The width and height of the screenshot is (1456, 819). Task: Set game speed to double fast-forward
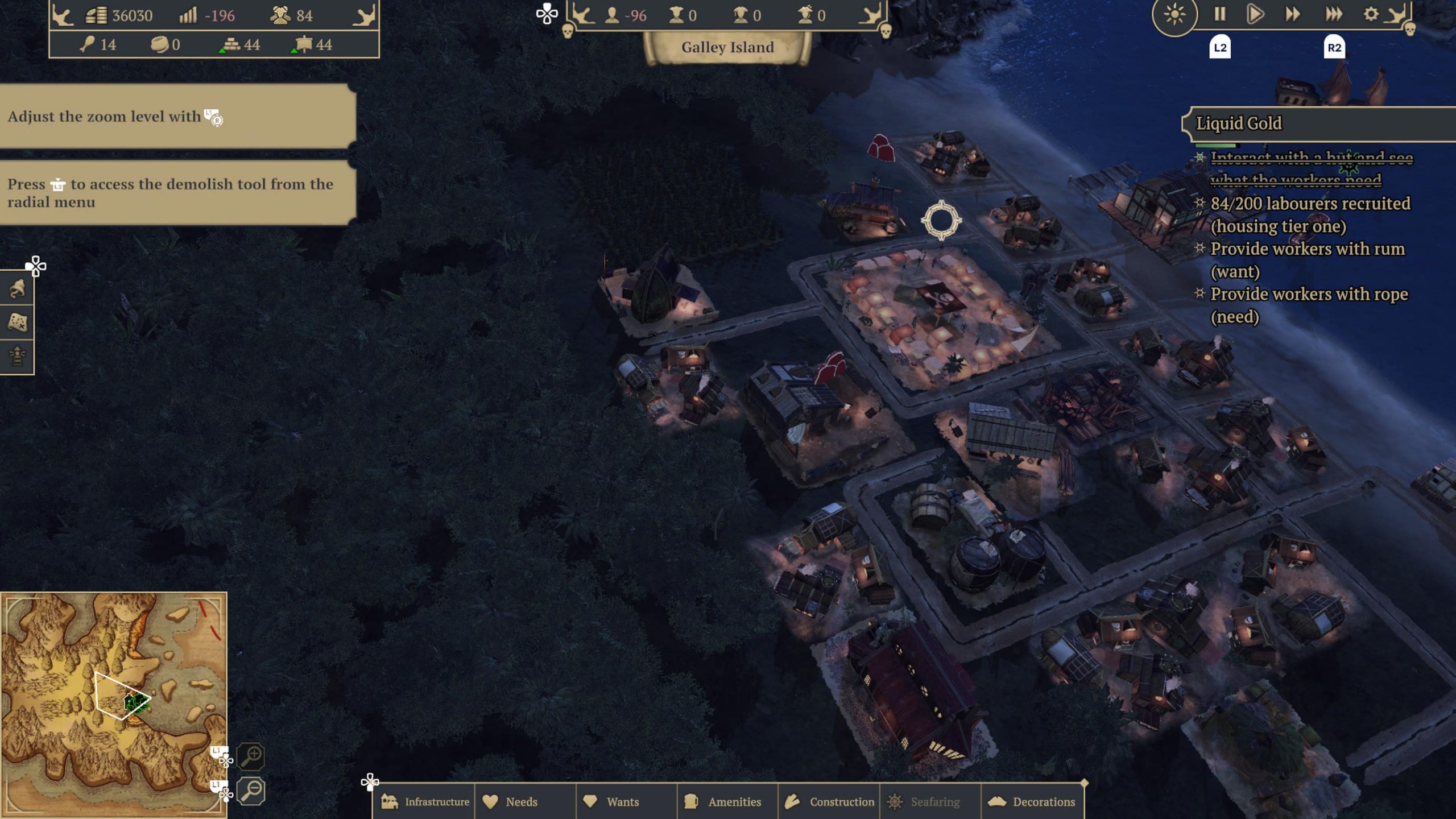pos(1292,14)
